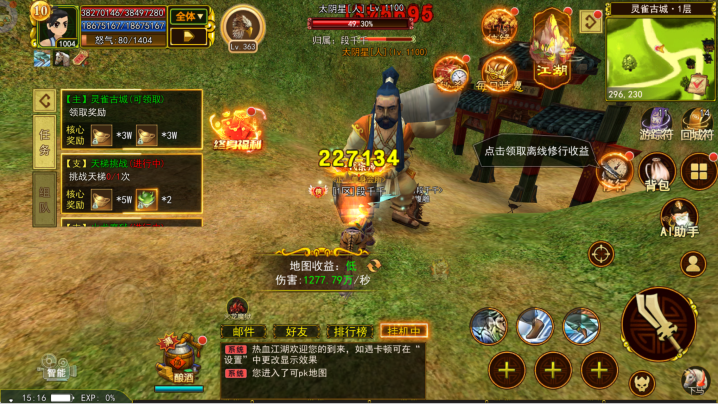Use the 回城符 return scroll

pyautogui.click(x=695, y=124)
